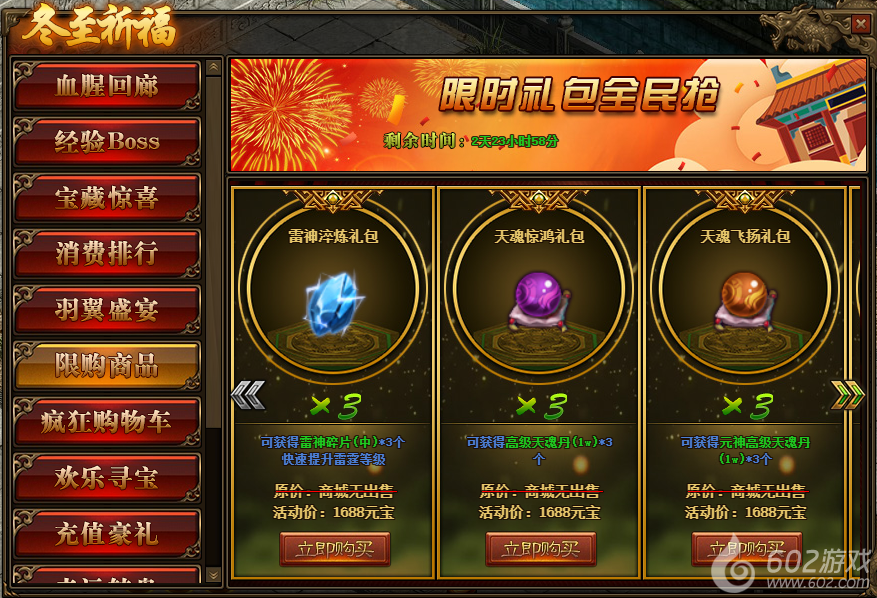877x598 pixels.
Task: Open the 充值豪礼 tab
Action: click(106, 533)
